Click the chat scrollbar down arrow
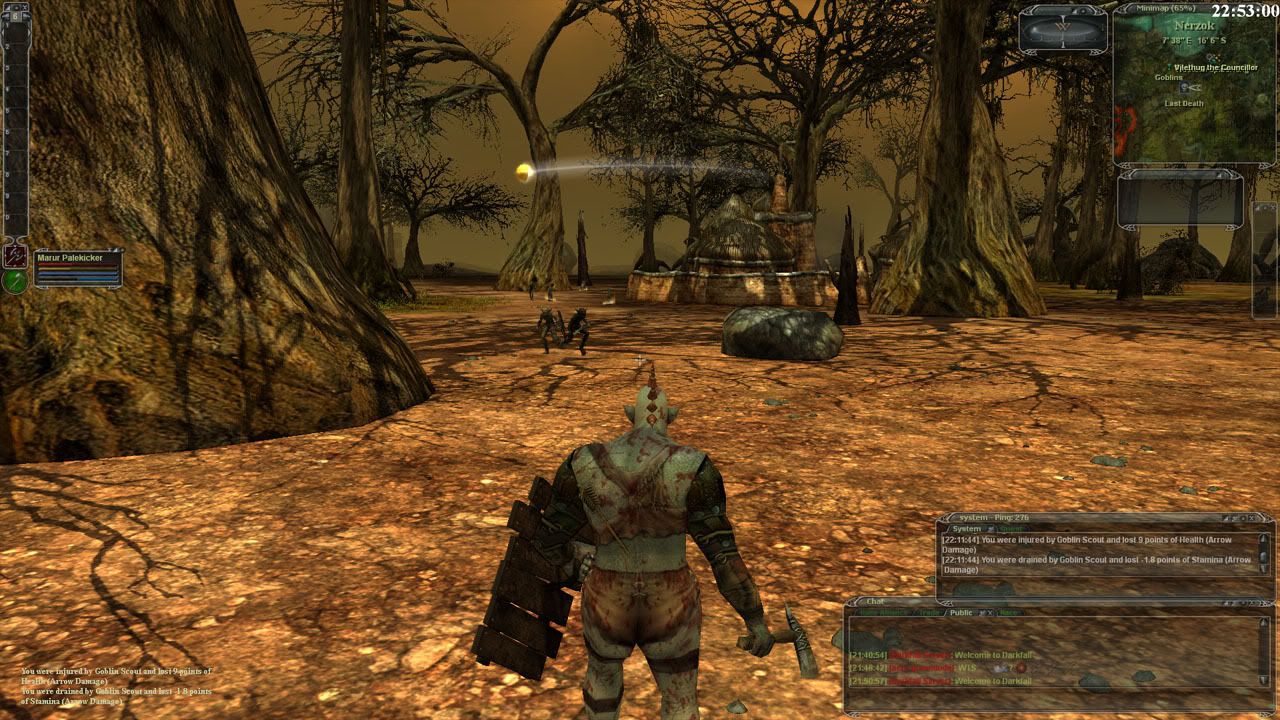 pyautogui.click(x=1264, y=681)
